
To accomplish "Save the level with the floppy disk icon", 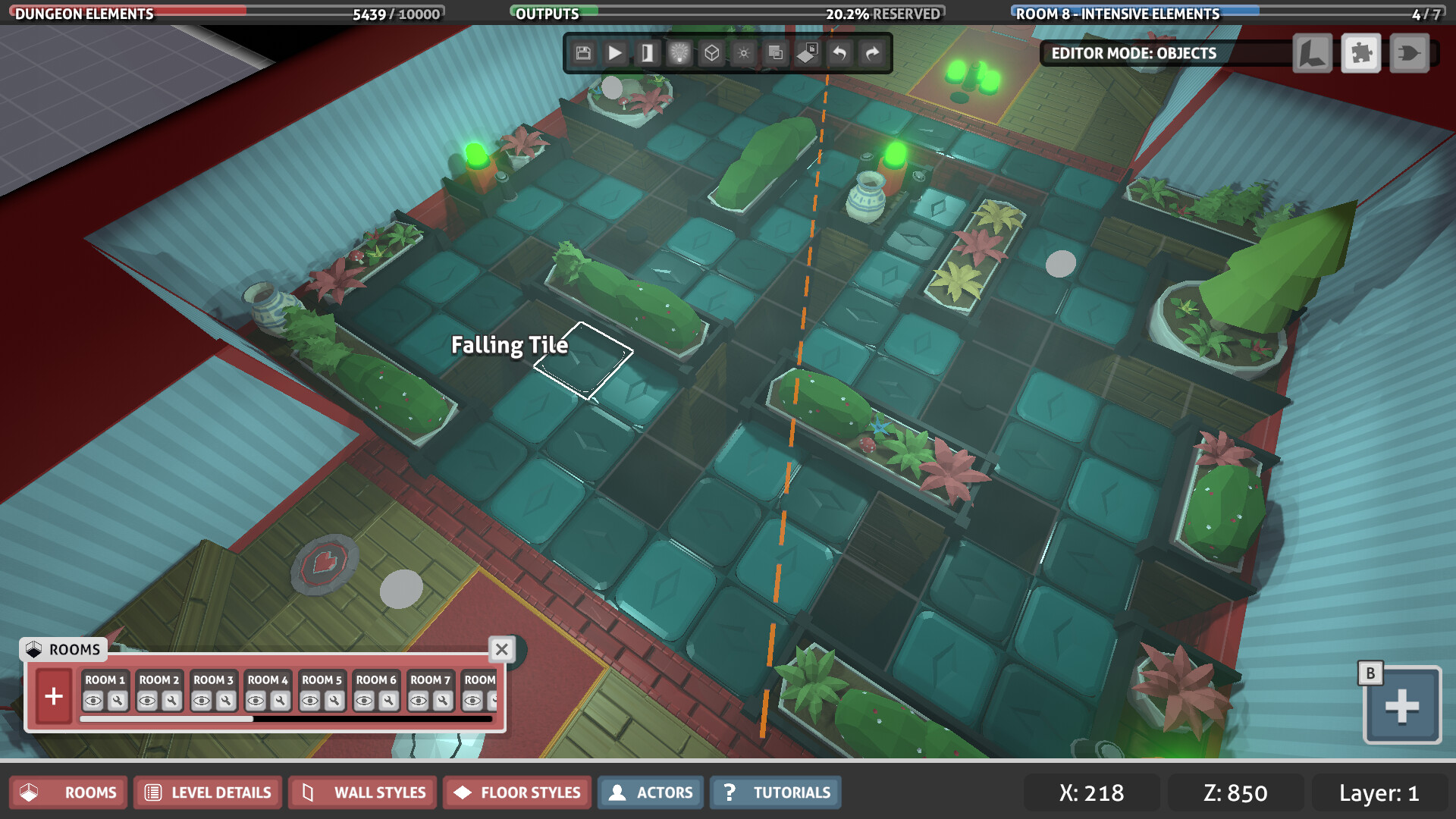I will click(x=583, y=53).
